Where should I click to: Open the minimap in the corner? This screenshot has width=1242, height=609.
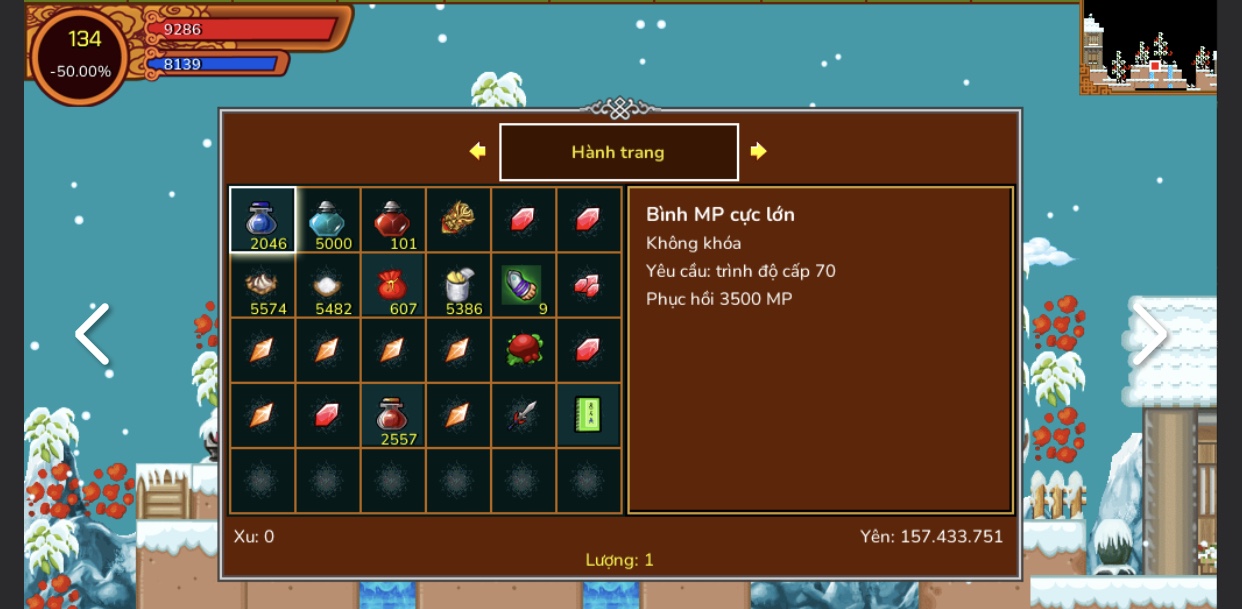[x=1148, y=48]
